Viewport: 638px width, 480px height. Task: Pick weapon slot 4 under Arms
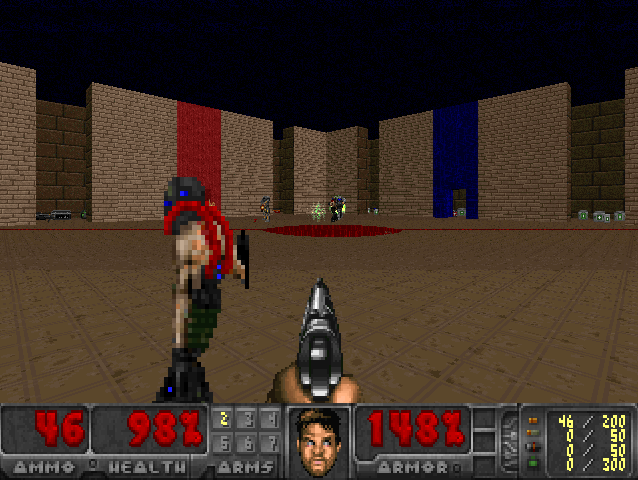click(x=271, y=419)
